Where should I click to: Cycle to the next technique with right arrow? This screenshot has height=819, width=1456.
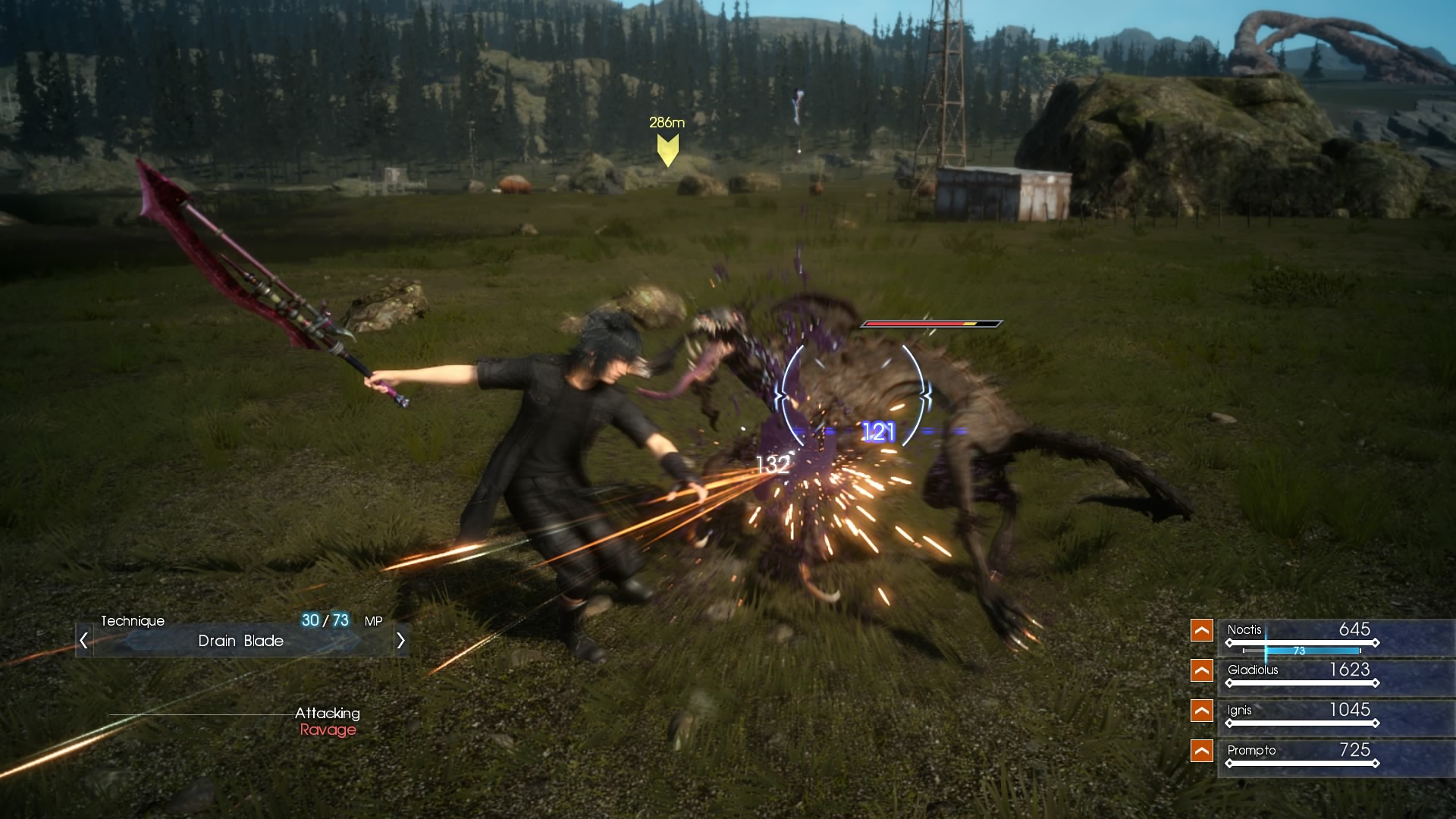pos(400,641)
